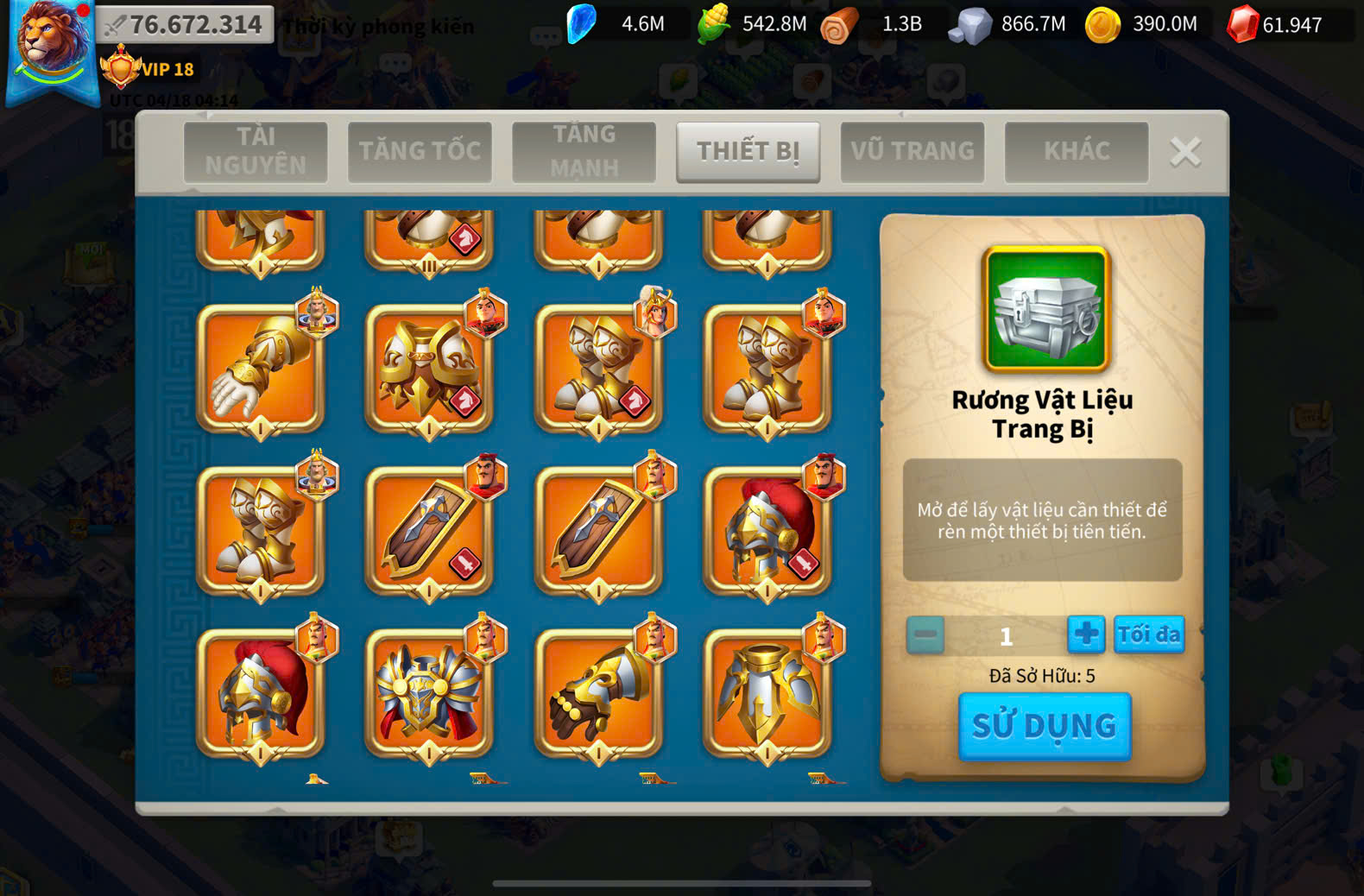Screen dimensions: 1364x896
Task: Open the KHÁC tab
Action: coord(1076,151)
